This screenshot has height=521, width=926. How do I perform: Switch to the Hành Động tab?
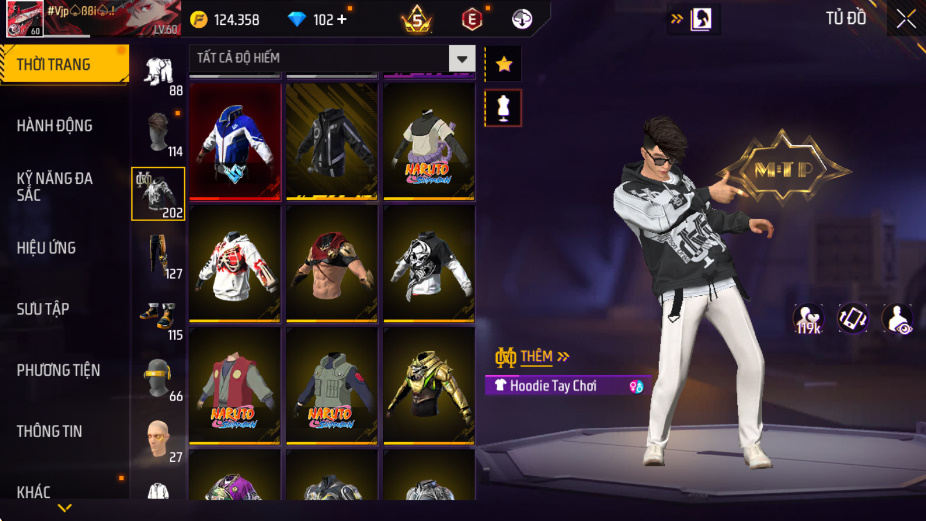pos(55,126)
